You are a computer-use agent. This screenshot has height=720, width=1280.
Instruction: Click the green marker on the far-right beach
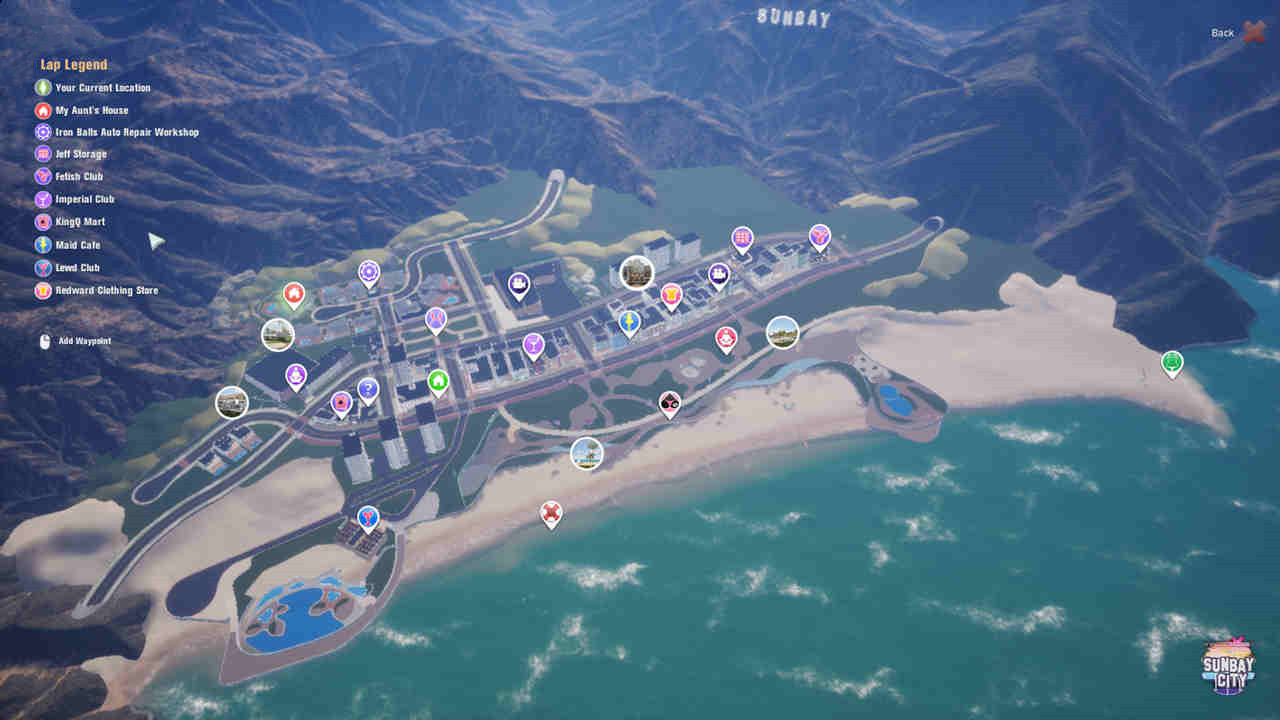coord(1172,361)
